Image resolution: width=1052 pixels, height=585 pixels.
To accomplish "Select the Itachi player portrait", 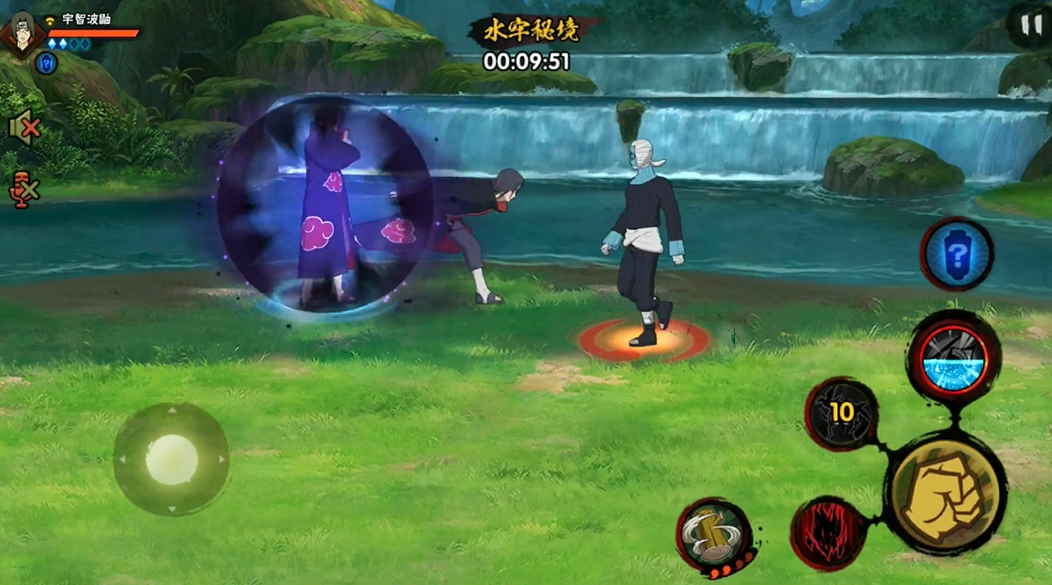I will pos(19,32).
